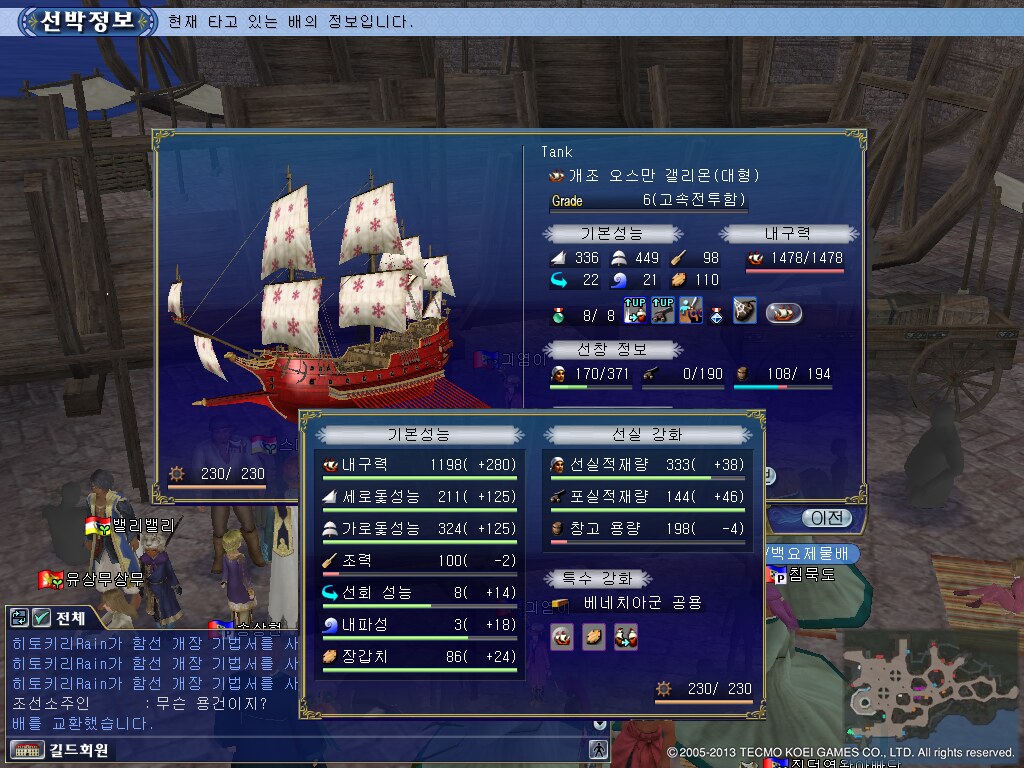This screenshot has width=1024, height=768.
Task: Select the cannon UP skill icon
Action: pyautogui.click(x=662, y=311)
